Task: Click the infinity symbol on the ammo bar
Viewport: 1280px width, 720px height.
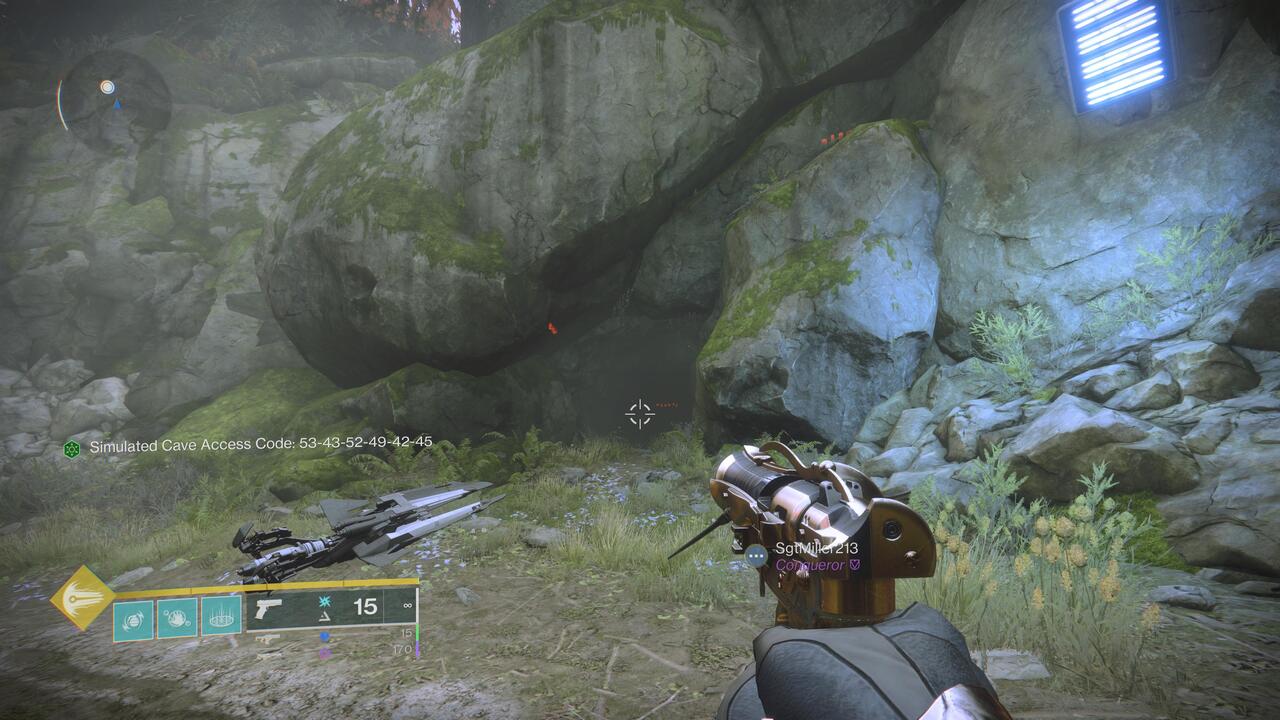Action: coord(405,607)
